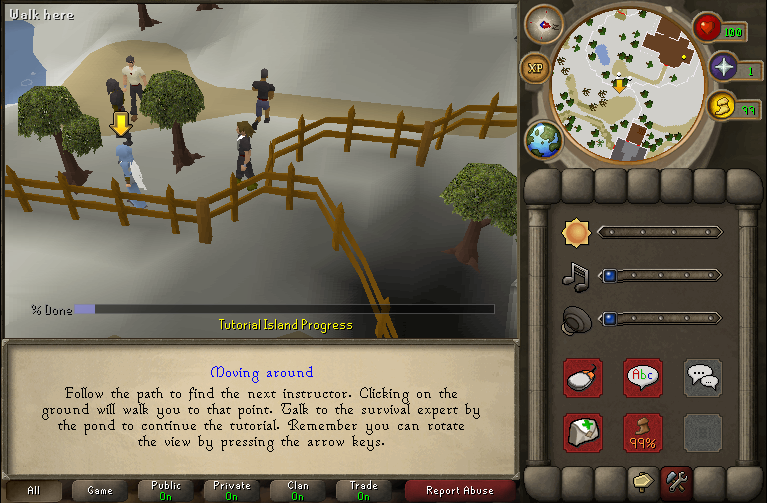The height and width of the screenshot is (503, 767).
Task: Activate the quick-prayers orb
Action: click(722, 69)
